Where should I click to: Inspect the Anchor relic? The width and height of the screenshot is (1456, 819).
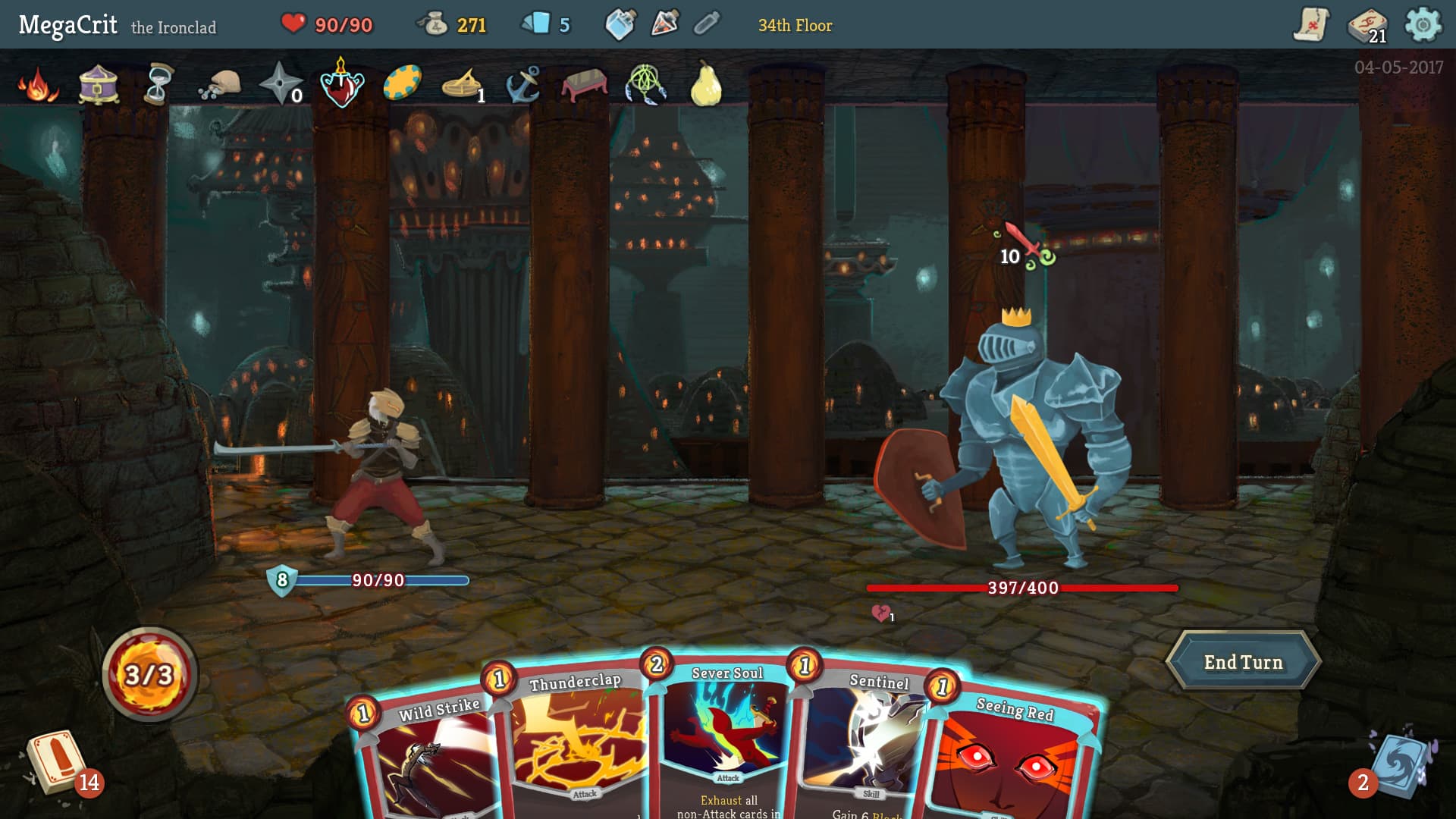pyautogui.click(x=525, y=85)
